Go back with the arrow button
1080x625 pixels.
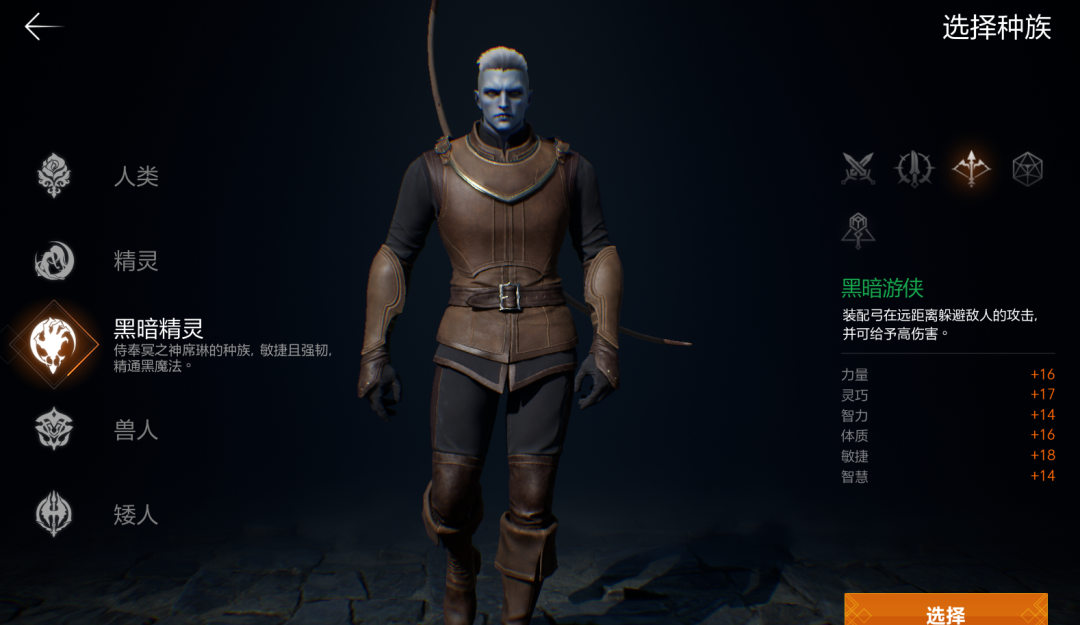tap(43, 27)
